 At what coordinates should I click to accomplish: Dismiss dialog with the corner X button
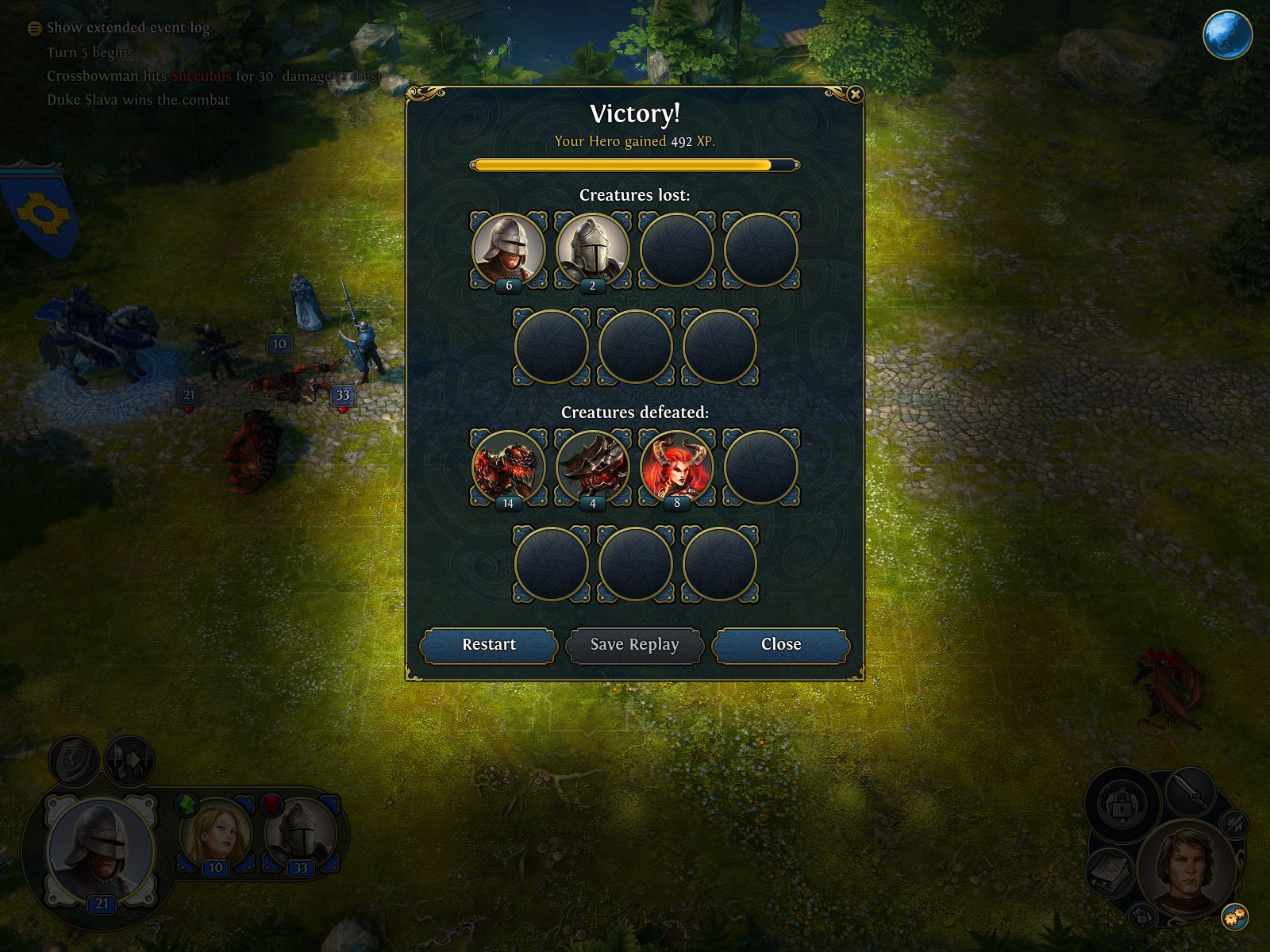tap(855, 95)
